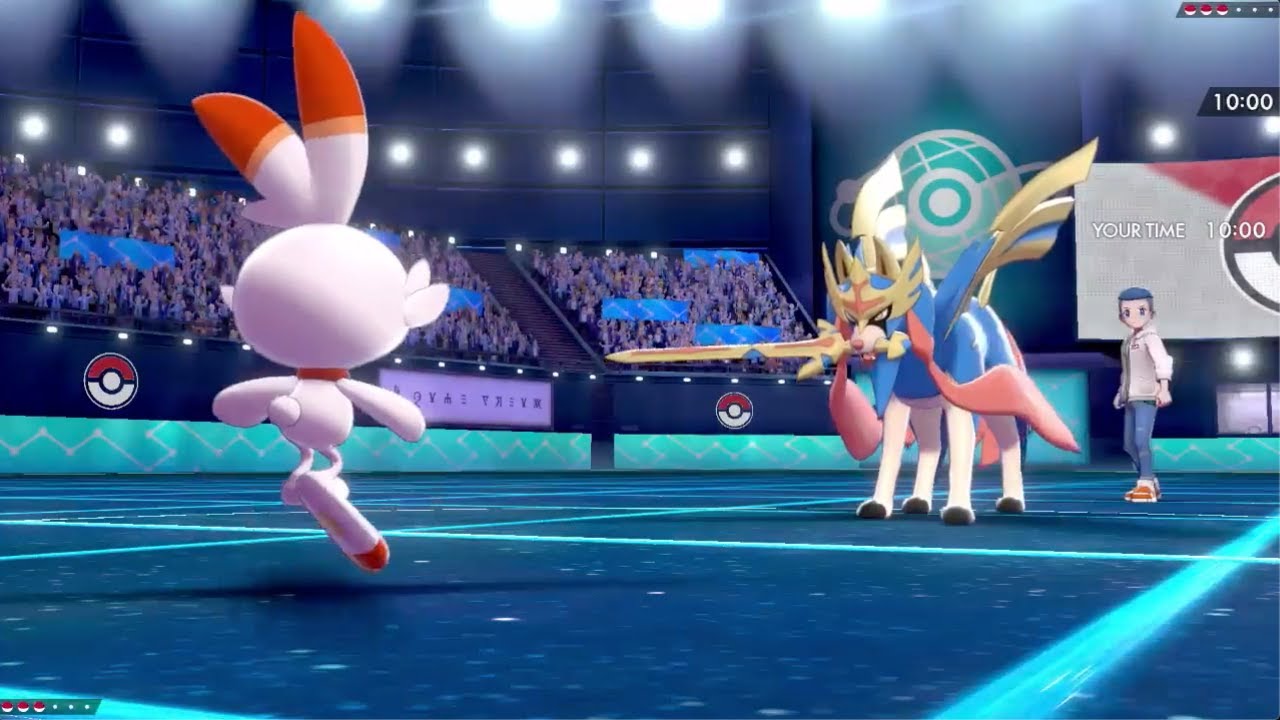
Task: Select the first Poké Ball in opponent's party tracker
Action: pyautogui.click(x=1190, y=10)
